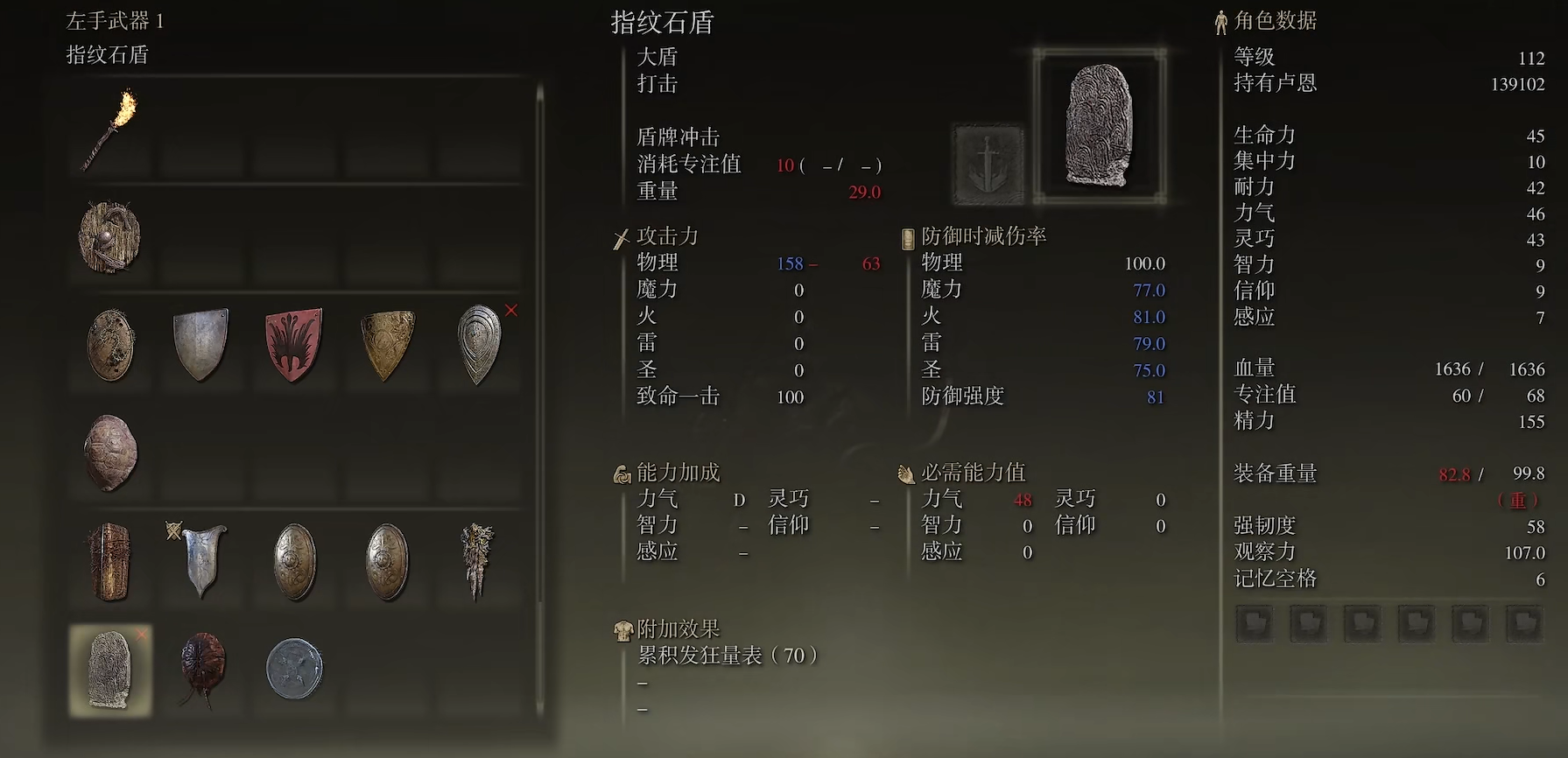Screen dimensions: 1568x758
Task: Click the 防御时减伤率 guard boost icon
Action: tap(904, 235)
